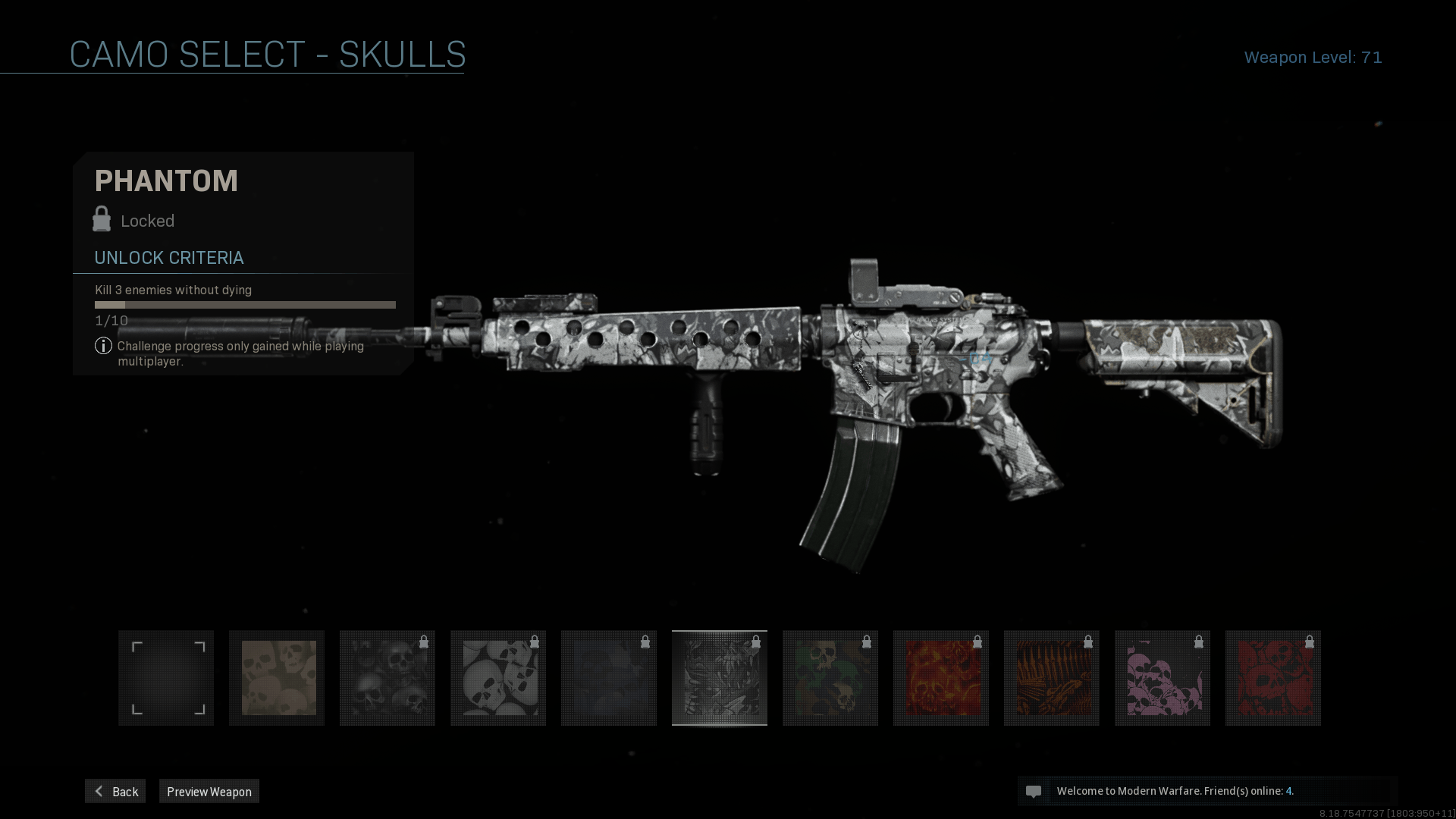This screenshot has width=1456, height=819.
Task: Select the green and tan skulls camo
Action: click(x=830, y=678)
